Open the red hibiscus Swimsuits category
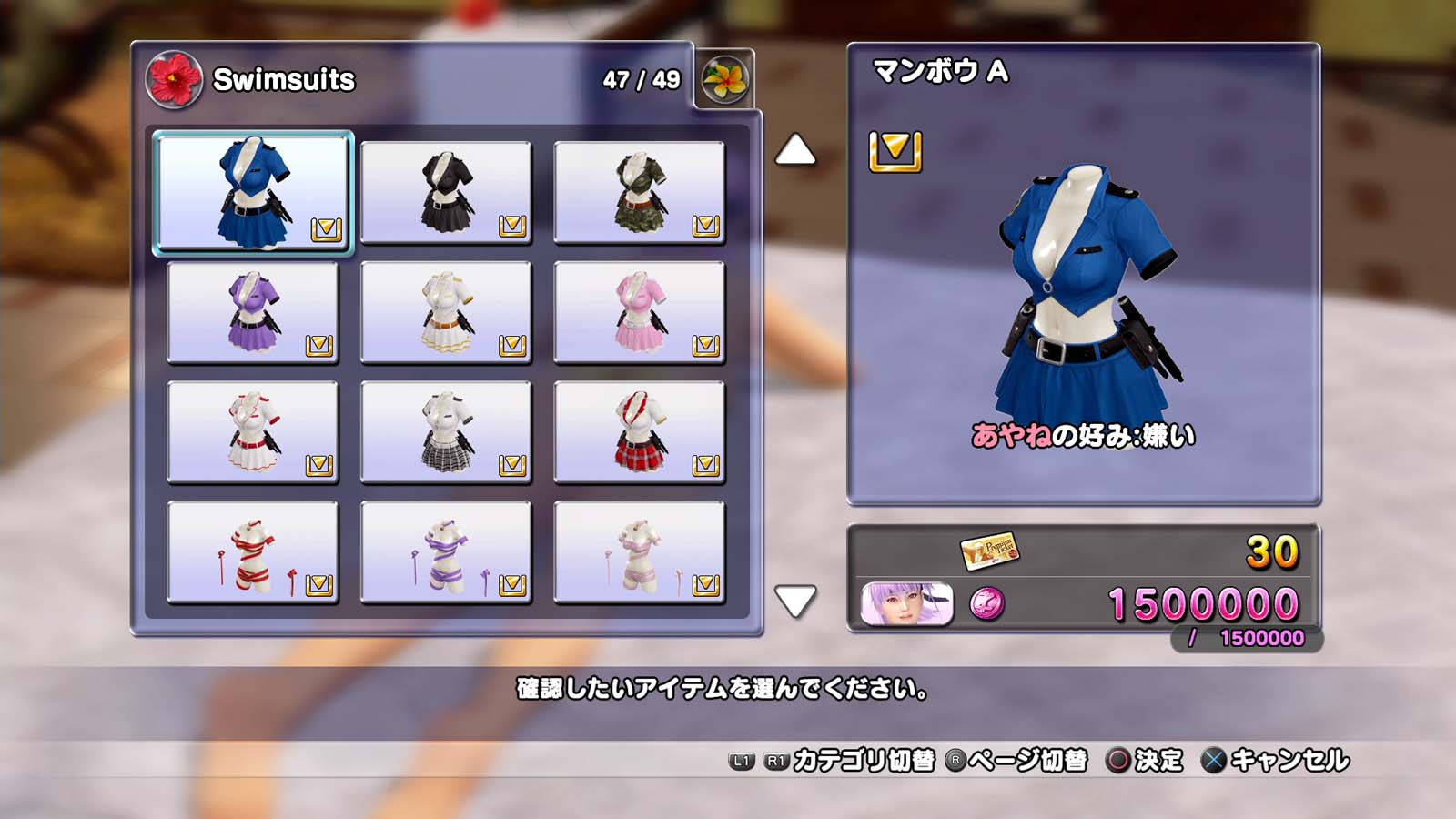Screen dimensions: 1456x819 pos(174,79)
